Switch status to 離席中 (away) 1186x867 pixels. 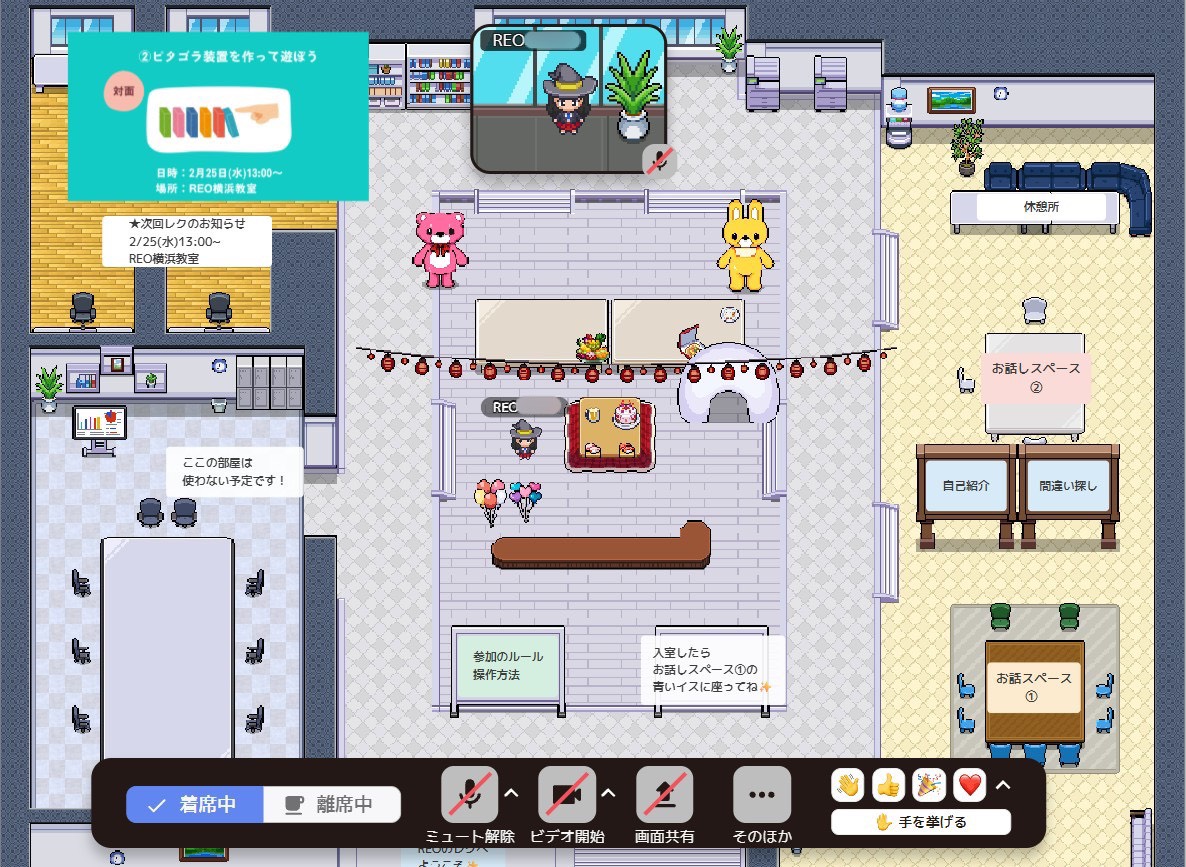point(332,804)
